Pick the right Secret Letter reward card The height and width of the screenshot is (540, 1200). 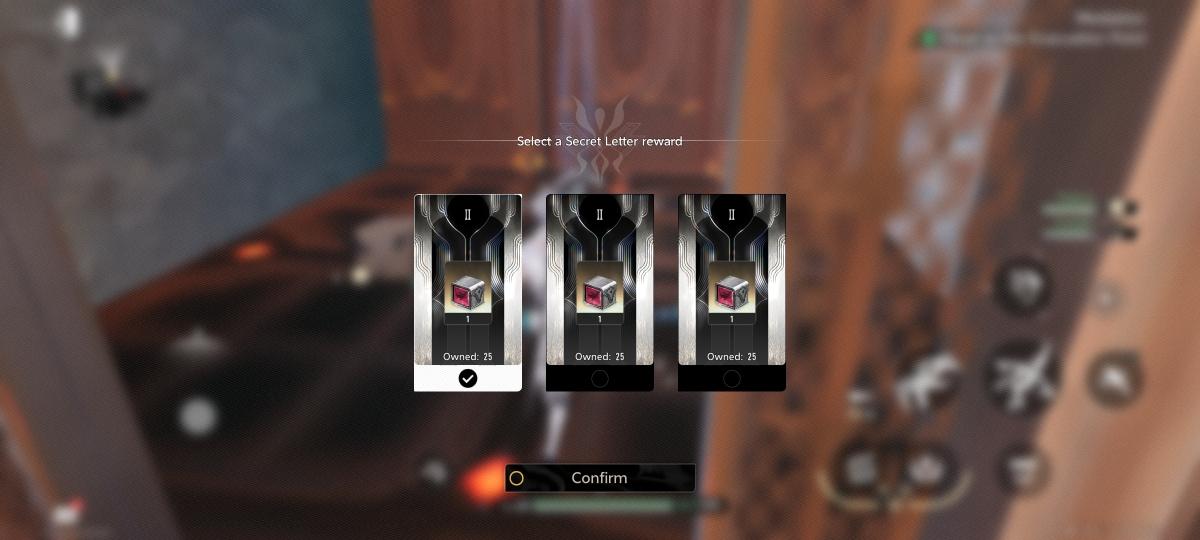732,290
